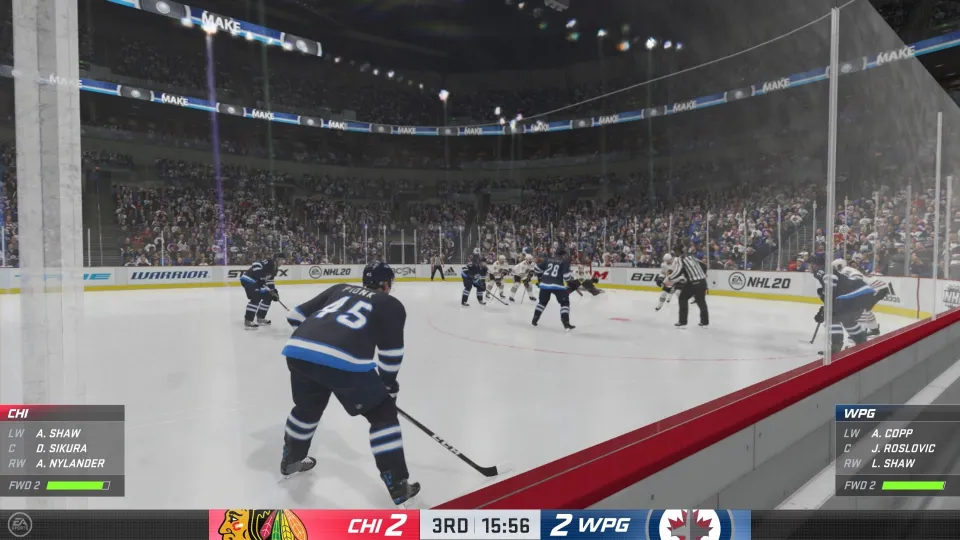This screenshot has height=540, width=960.
Task: Choose center J. Roslovic in the WPG line
Action: click(x=903, y=448)
